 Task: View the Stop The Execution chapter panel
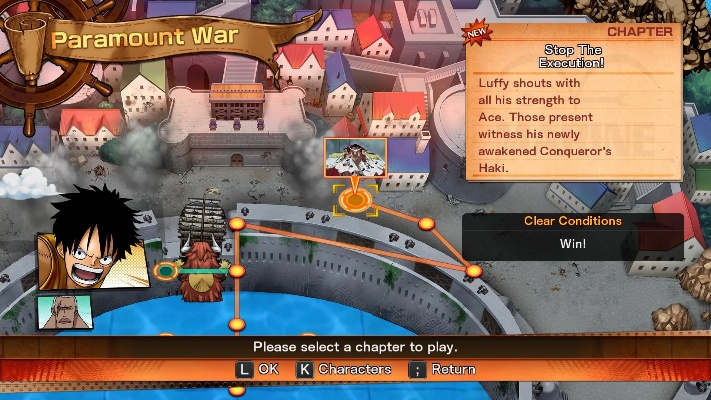pos(576,103)
